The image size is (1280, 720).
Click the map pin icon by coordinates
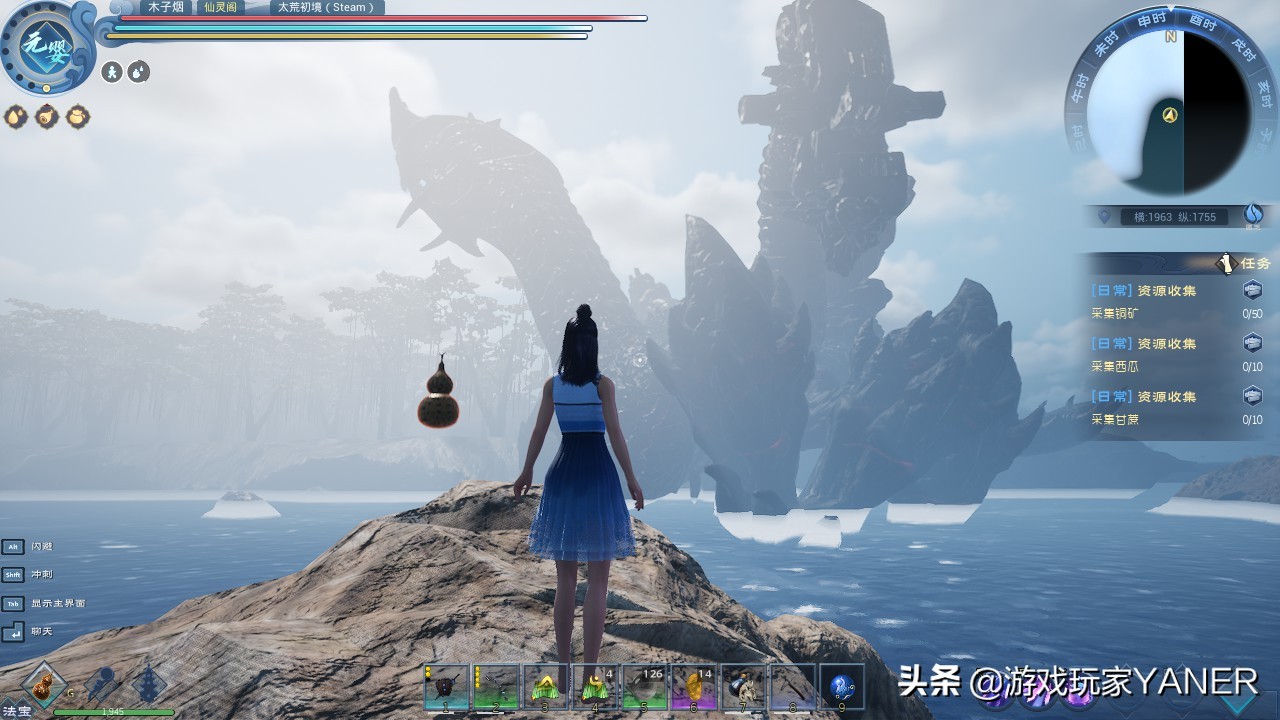pyautogui.click(x=1104, y=216)
